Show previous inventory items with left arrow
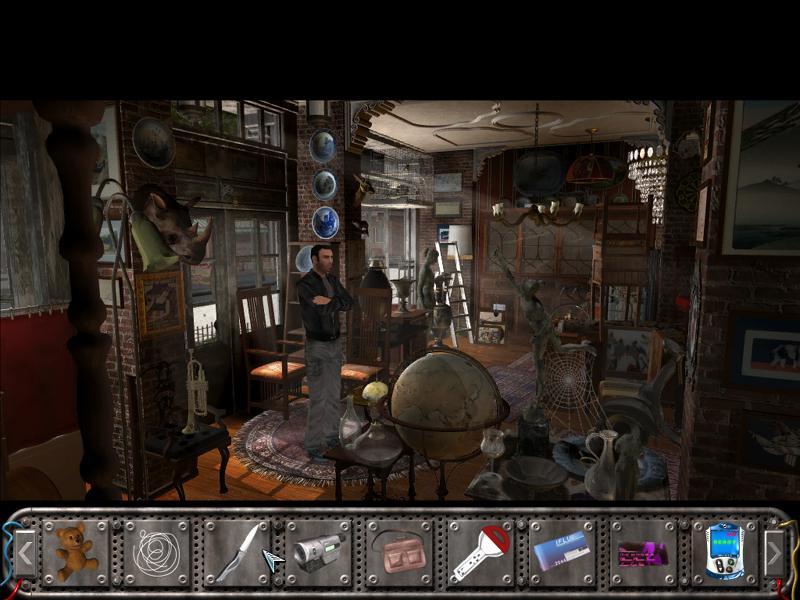 click(x=25, y=550)
